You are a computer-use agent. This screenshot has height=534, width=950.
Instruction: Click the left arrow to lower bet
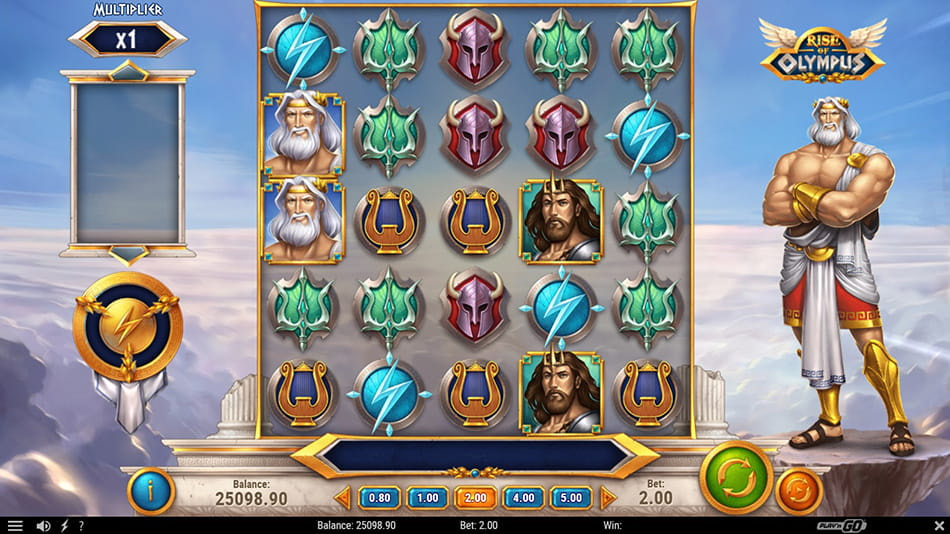343,497
